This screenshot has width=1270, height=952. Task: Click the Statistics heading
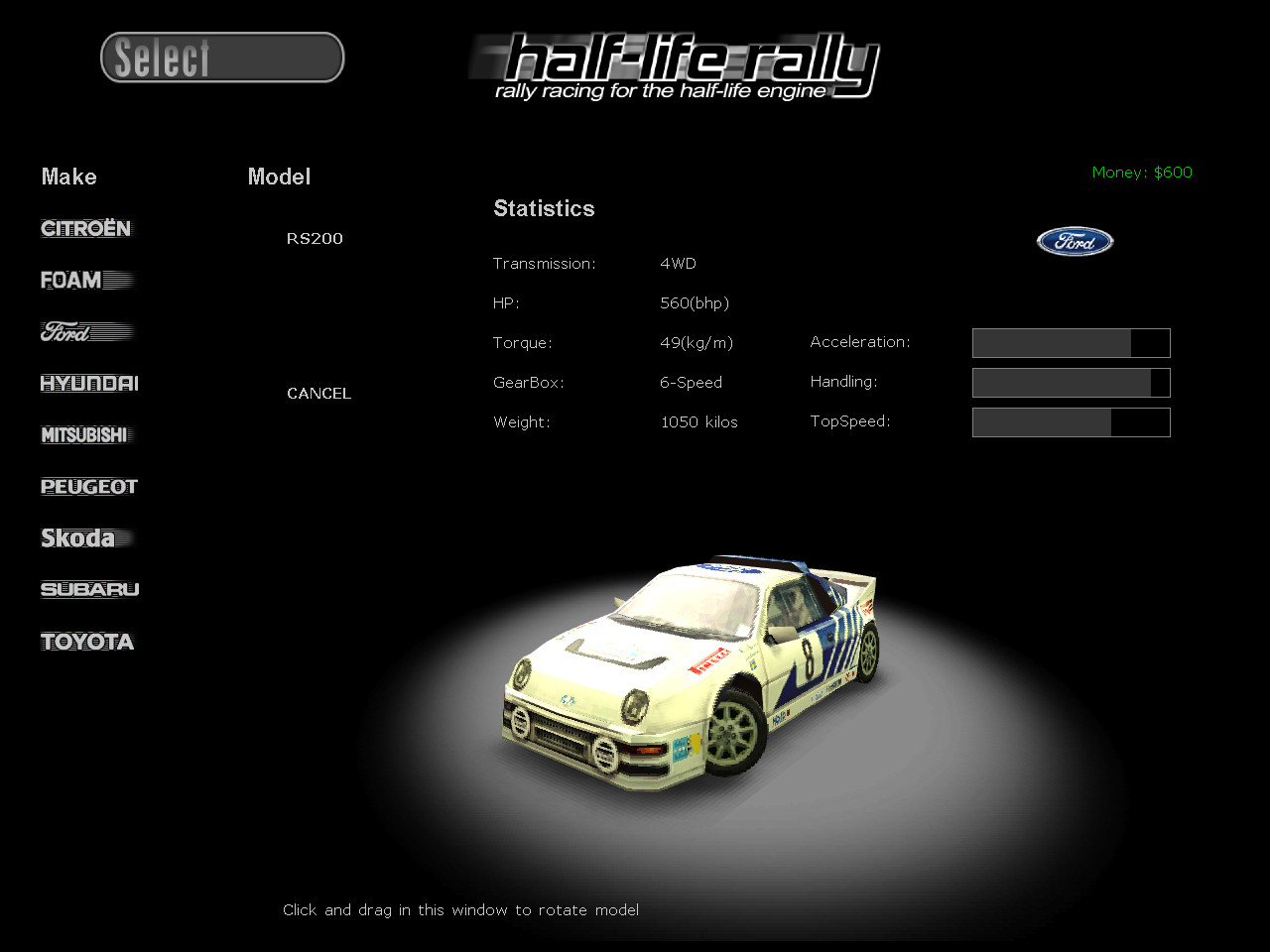(544, 208)
